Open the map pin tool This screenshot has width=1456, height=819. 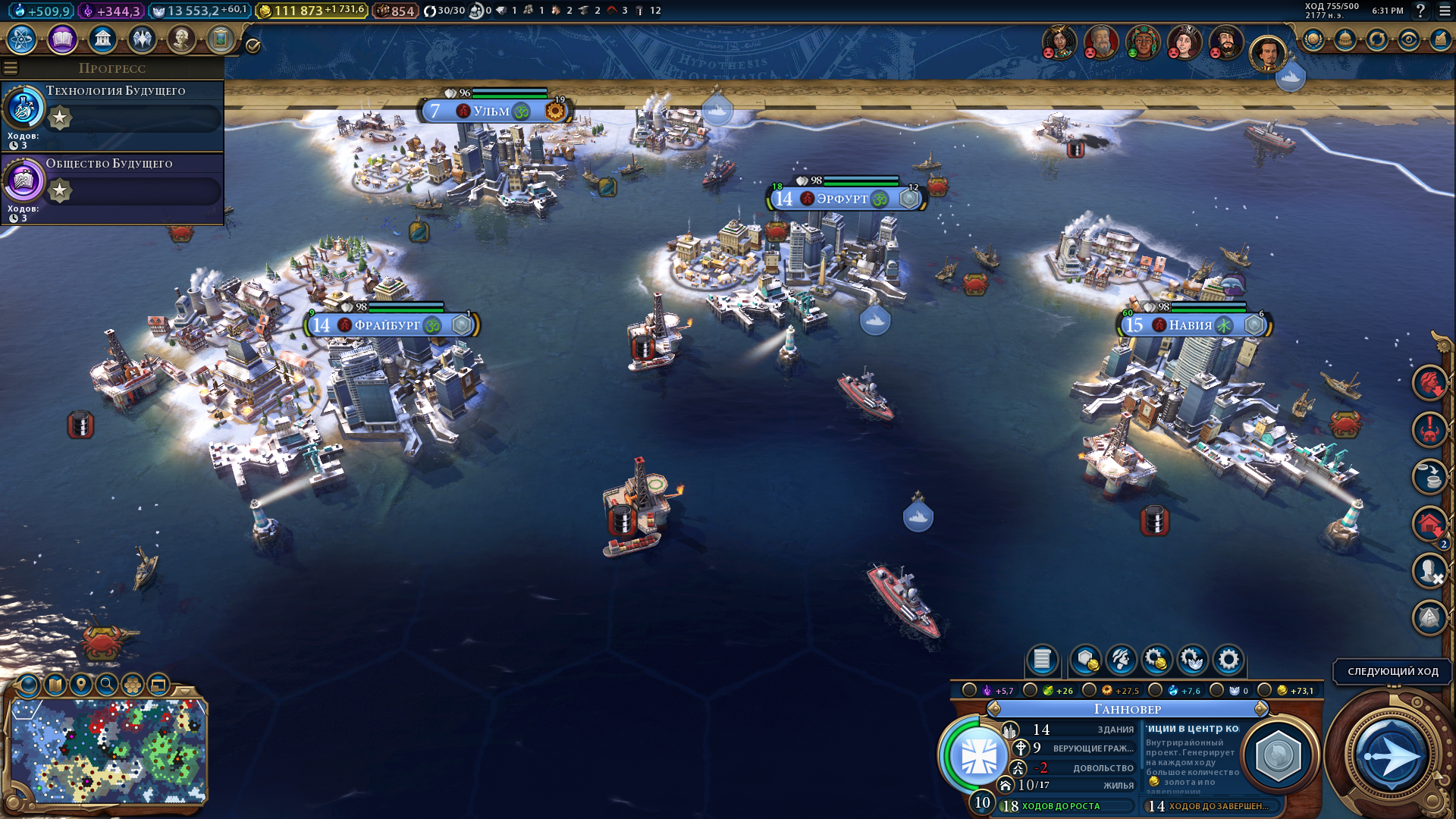click(81, 685)
